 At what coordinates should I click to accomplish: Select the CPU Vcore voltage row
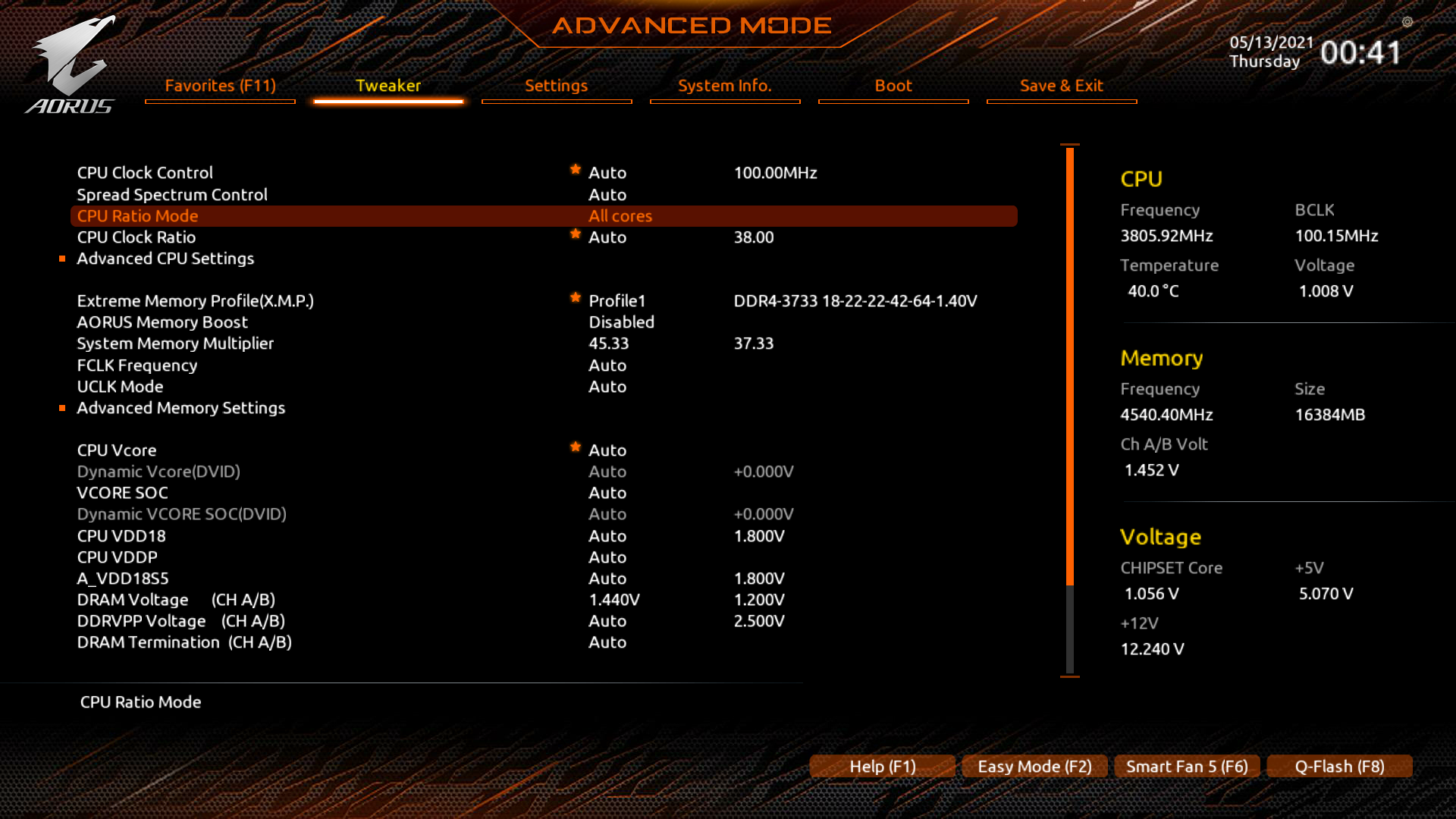coord(117,450)
